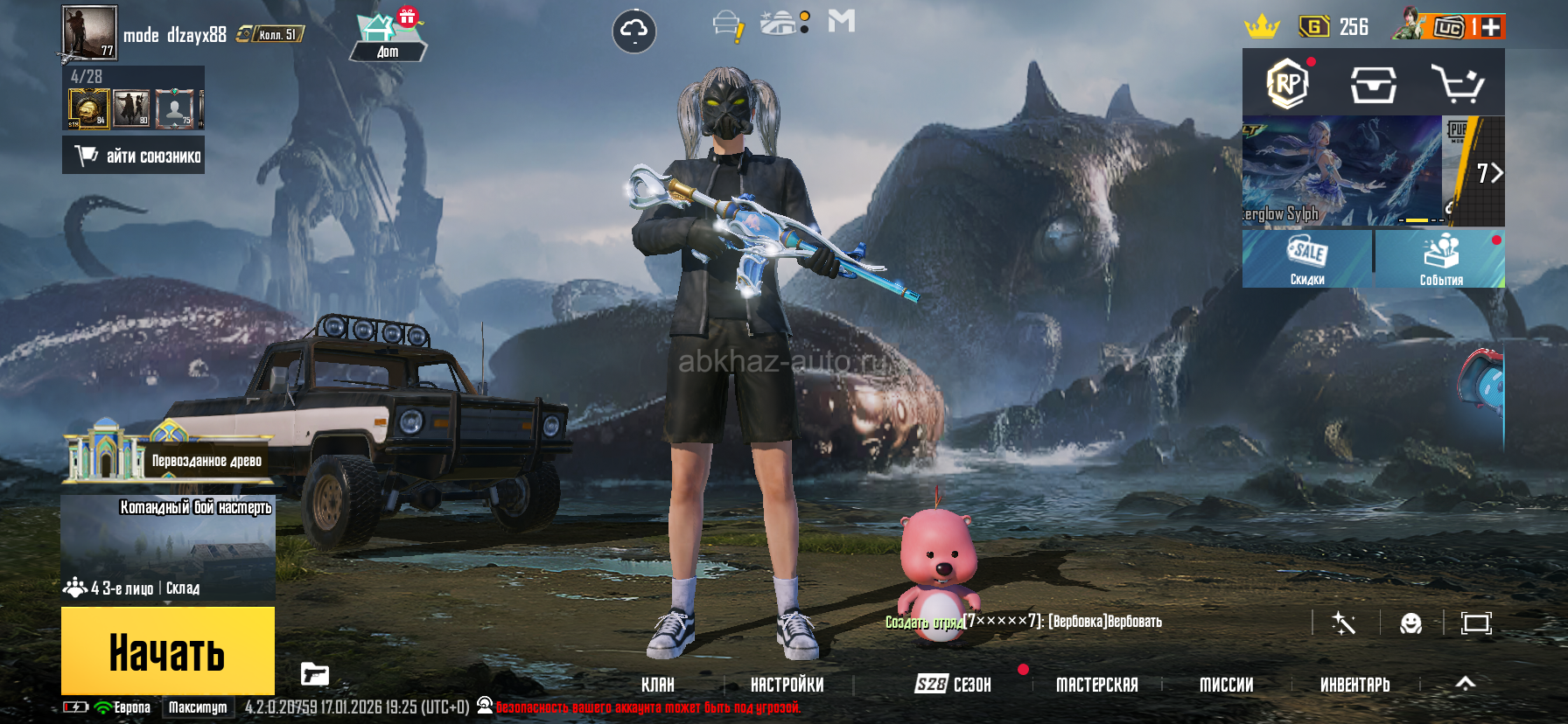The width and height of the screenshot is (1568, 724).
Task: Open the S28 СЕЗОН season page
Action: pos(953,685)
